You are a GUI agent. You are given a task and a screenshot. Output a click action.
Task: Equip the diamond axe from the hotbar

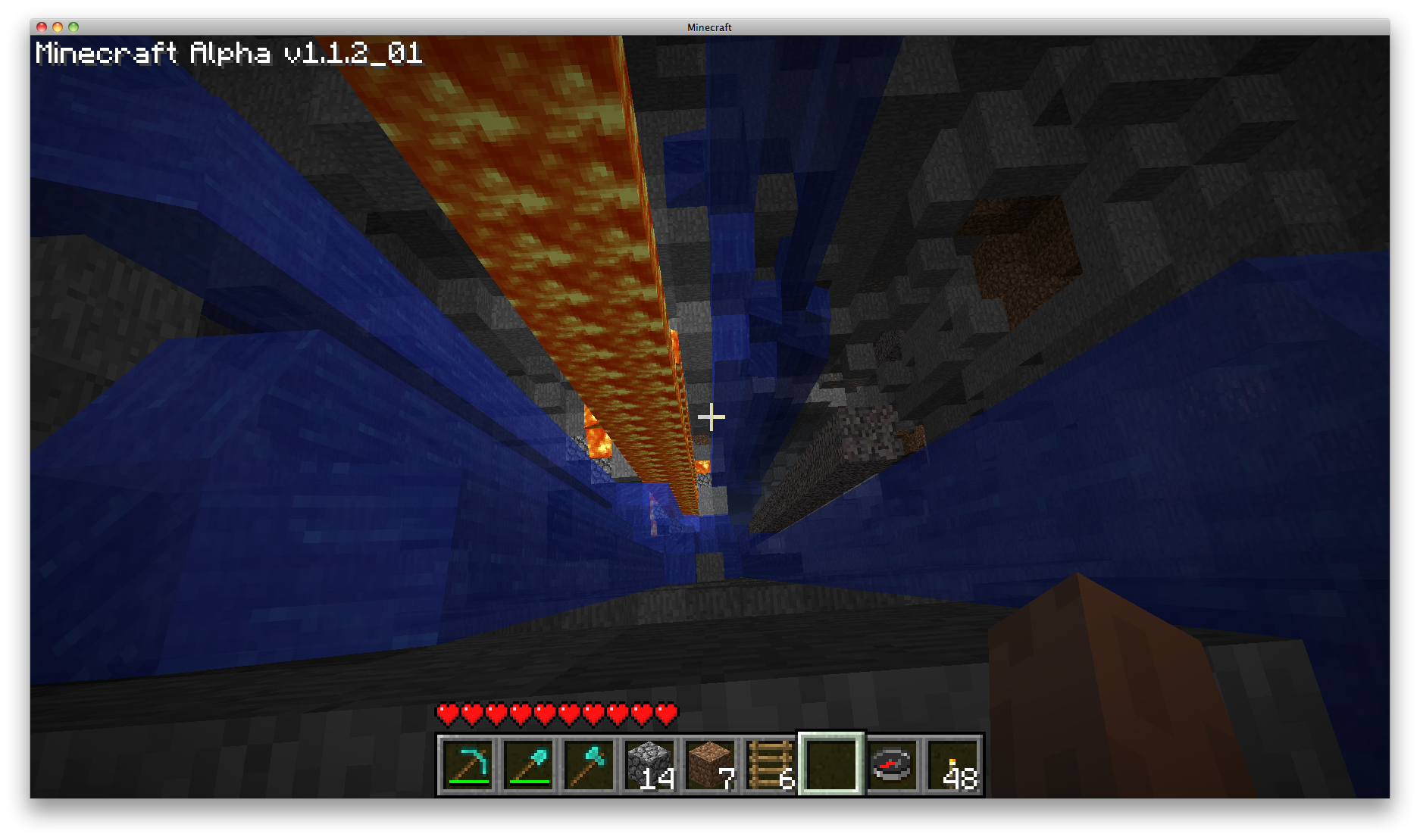coord(589,765)
